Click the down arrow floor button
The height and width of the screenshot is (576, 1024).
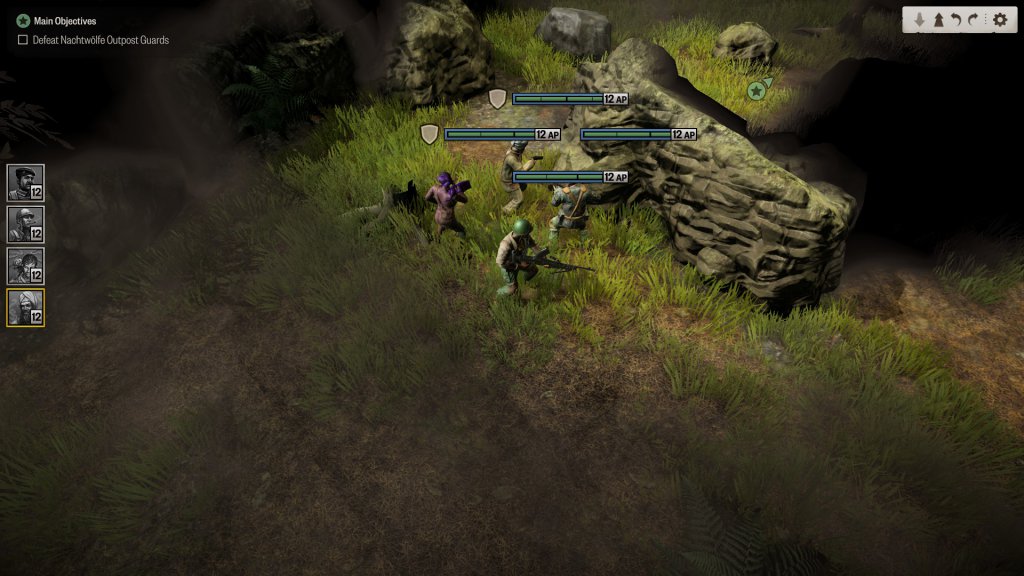(x=919, y=20)
